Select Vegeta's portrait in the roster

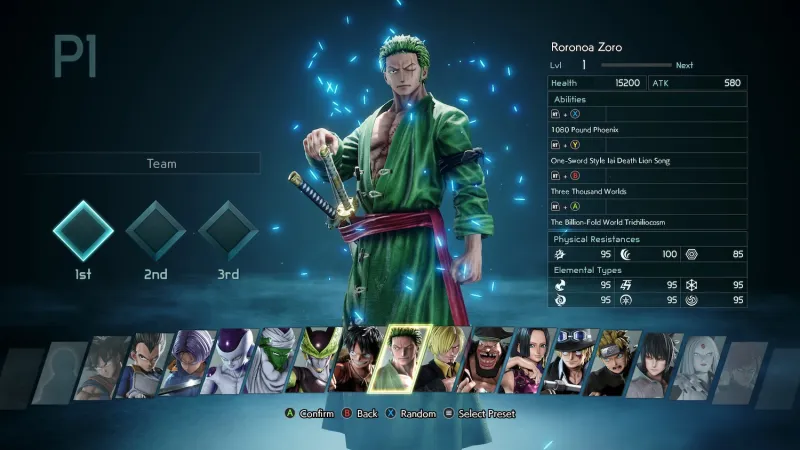tap(149, 366)
